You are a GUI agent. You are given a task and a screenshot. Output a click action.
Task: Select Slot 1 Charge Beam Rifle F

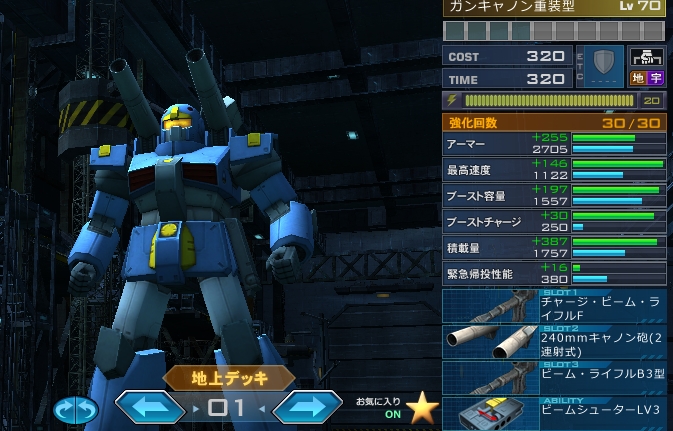(554, 307)
